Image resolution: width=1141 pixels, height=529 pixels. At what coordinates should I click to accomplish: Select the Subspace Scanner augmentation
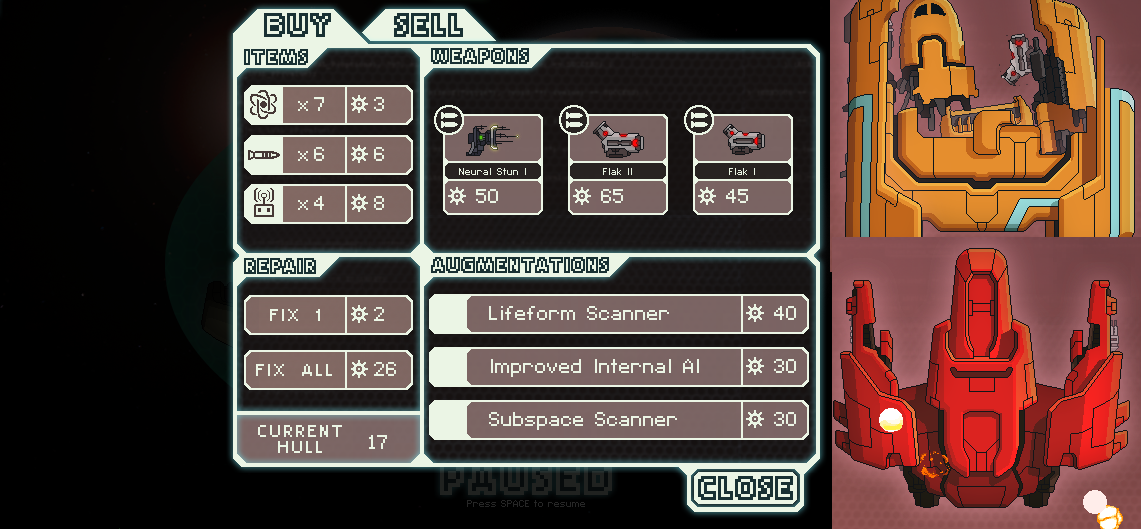tap(618, 420)
